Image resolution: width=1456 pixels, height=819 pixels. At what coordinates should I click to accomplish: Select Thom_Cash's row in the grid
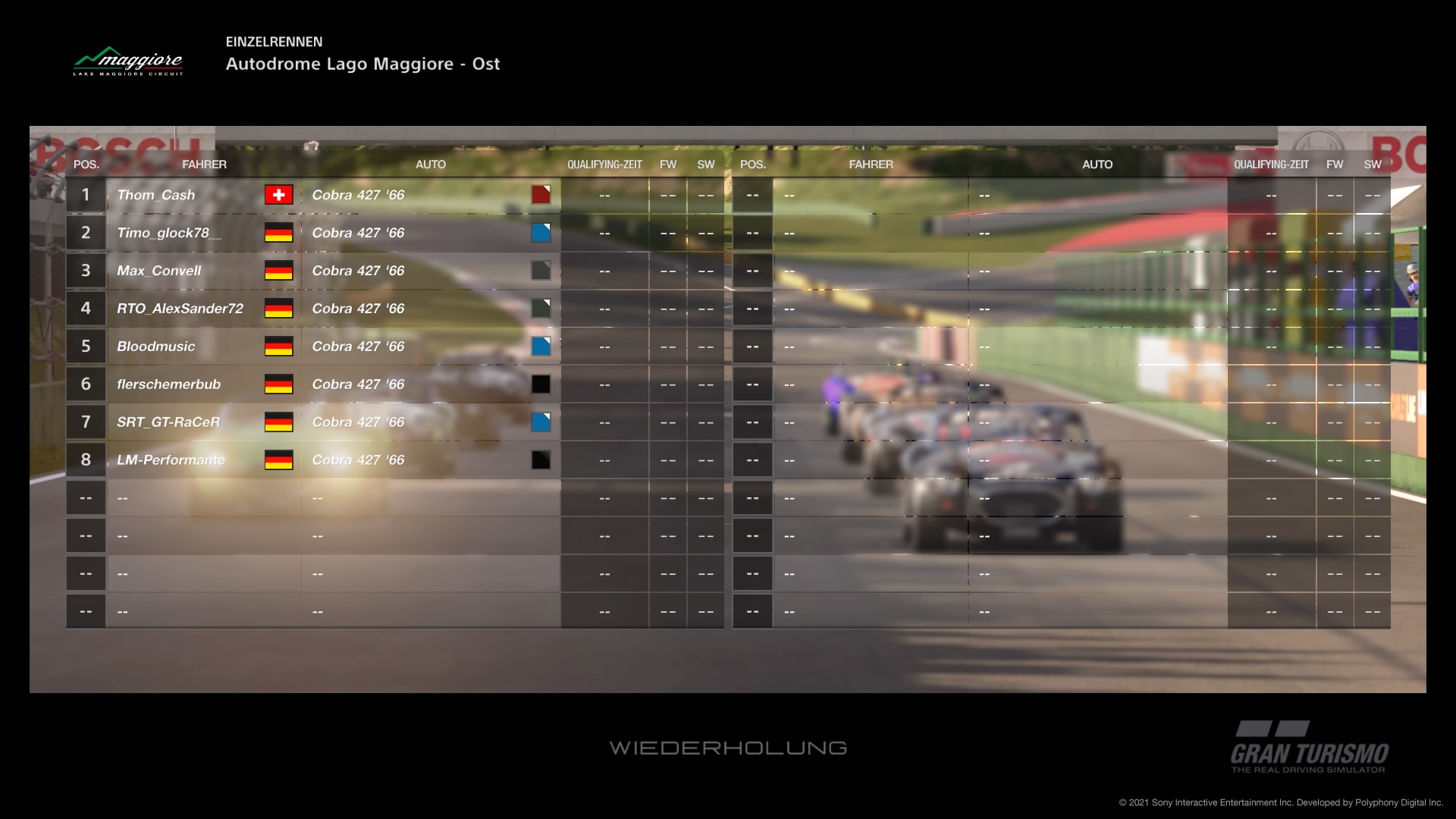point(156,195)
